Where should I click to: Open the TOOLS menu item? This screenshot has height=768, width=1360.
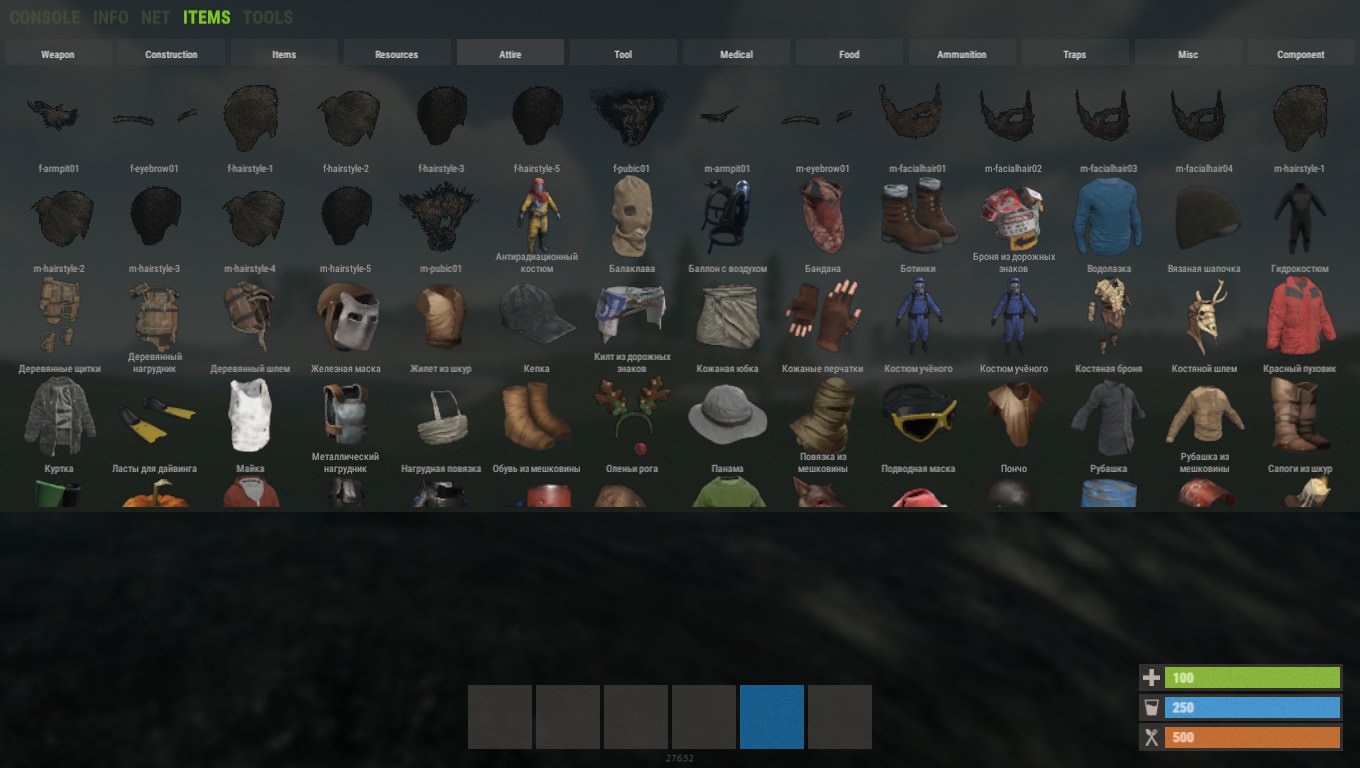coord(267,17)
